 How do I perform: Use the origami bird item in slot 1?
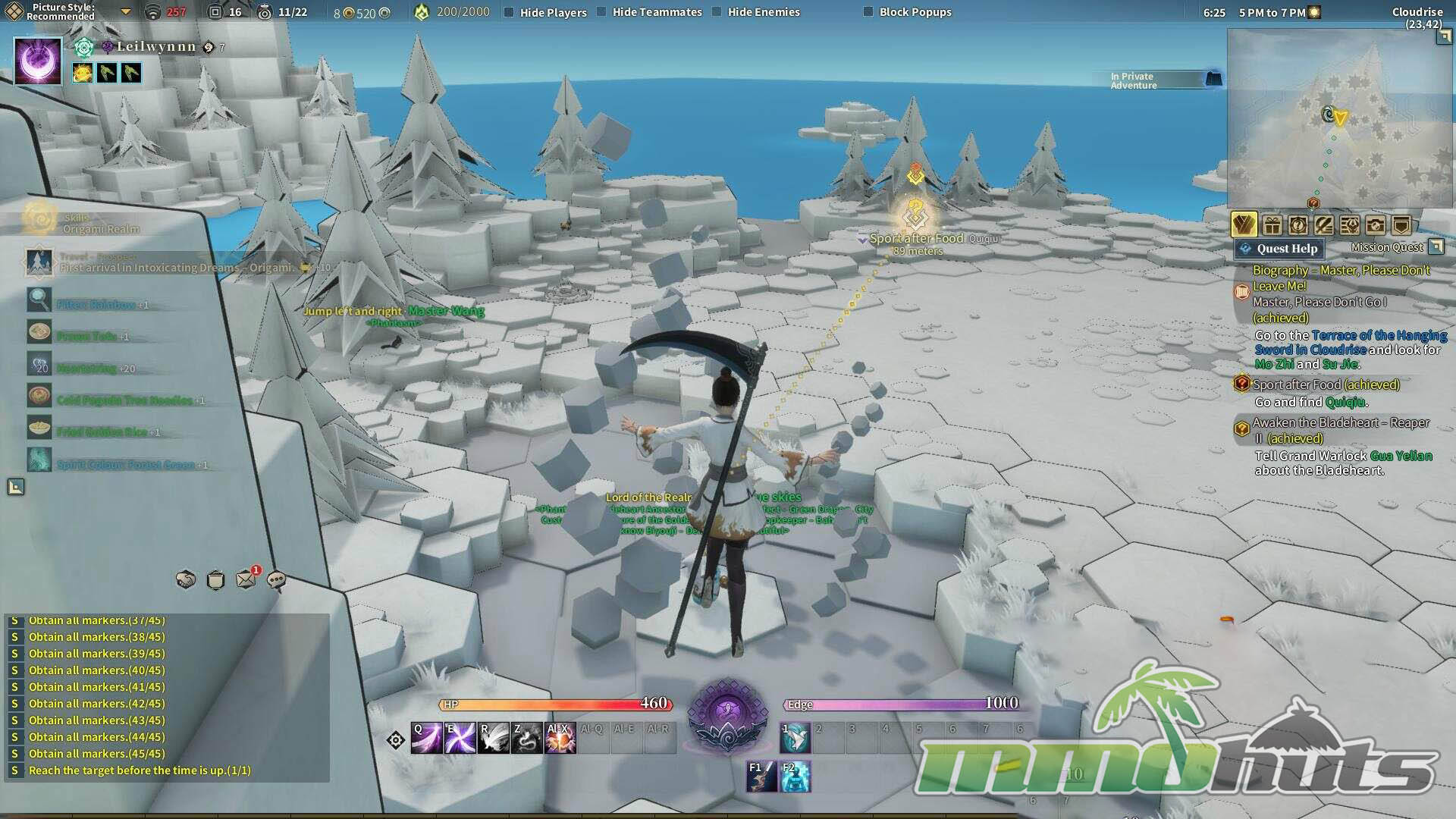pos(795,739)
